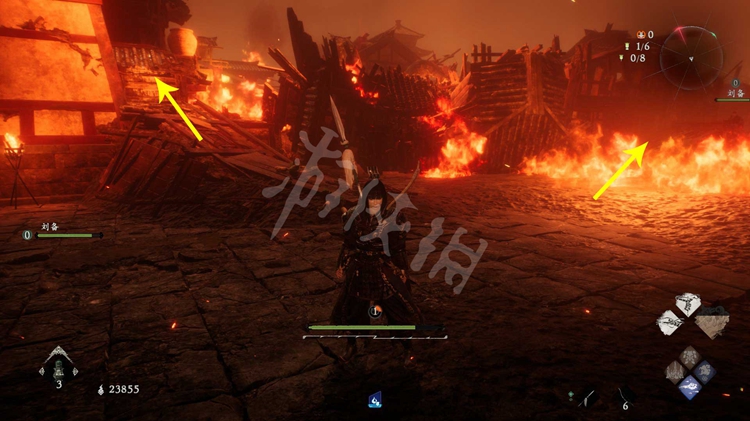Select the bright blue cloud quick-item slot

689,389
